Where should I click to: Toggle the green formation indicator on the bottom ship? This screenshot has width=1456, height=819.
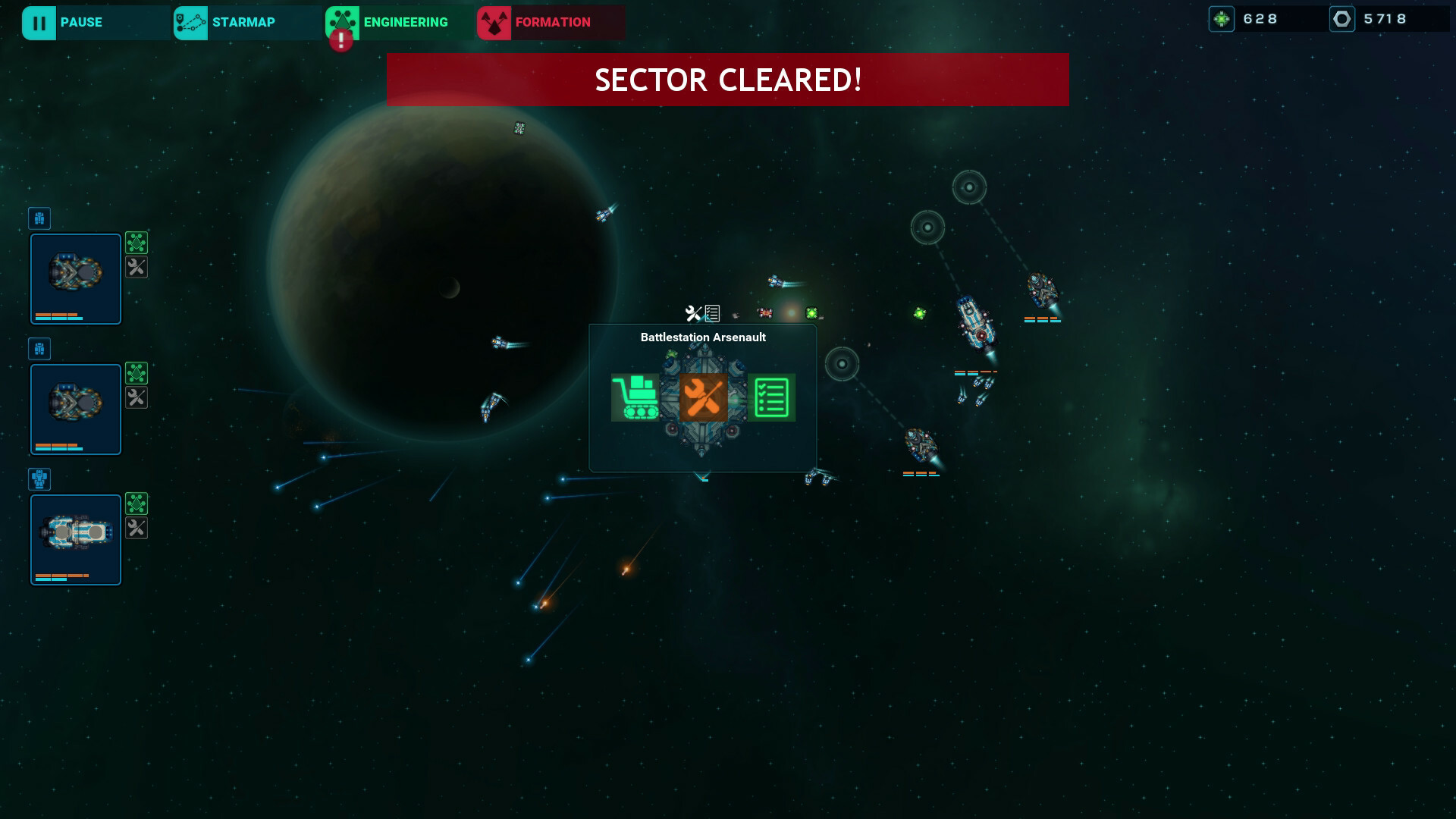pos(136,503)
